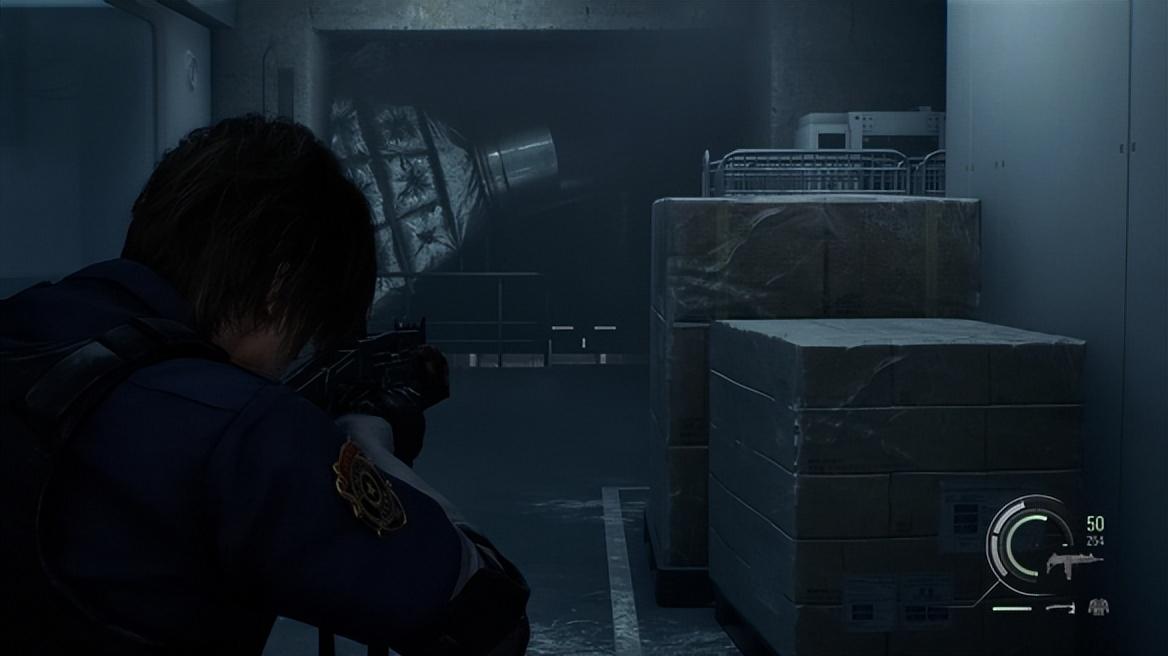Click the hatchet melee weapon icon
The image size is (1168, 656).
[x=1063, y=607]
